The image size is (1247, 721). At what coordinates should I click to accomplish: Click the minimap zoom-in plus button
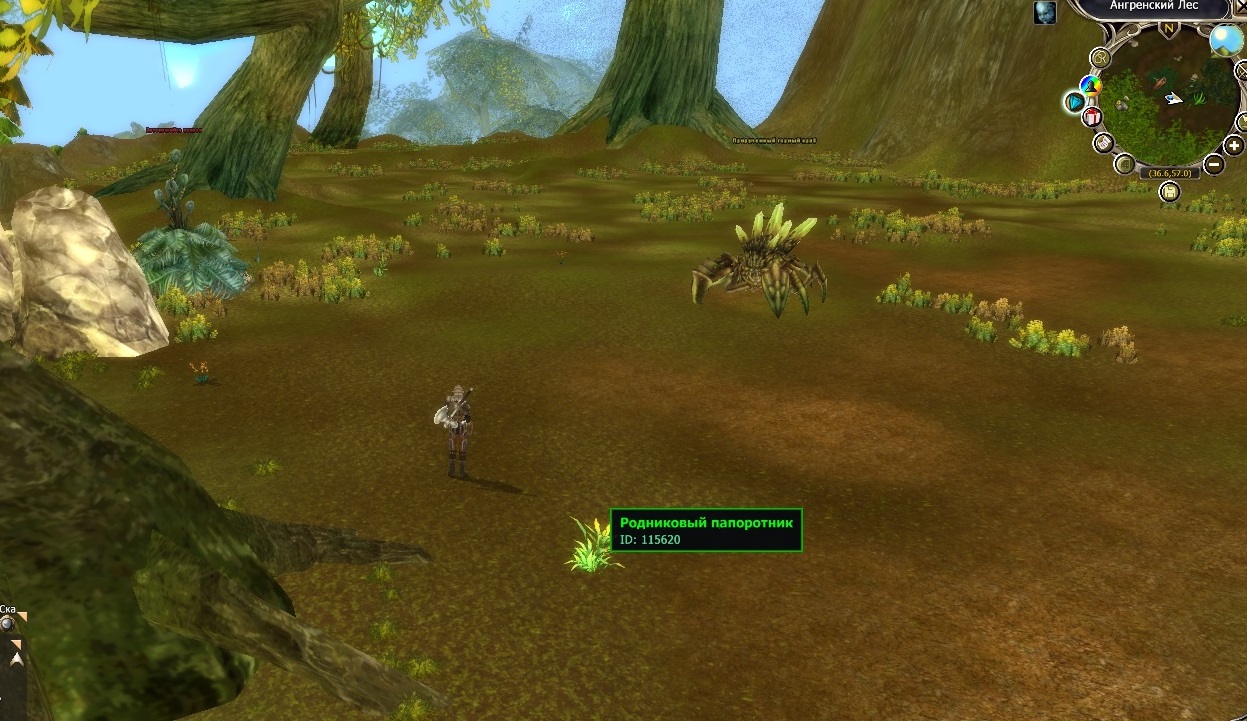1234,147
